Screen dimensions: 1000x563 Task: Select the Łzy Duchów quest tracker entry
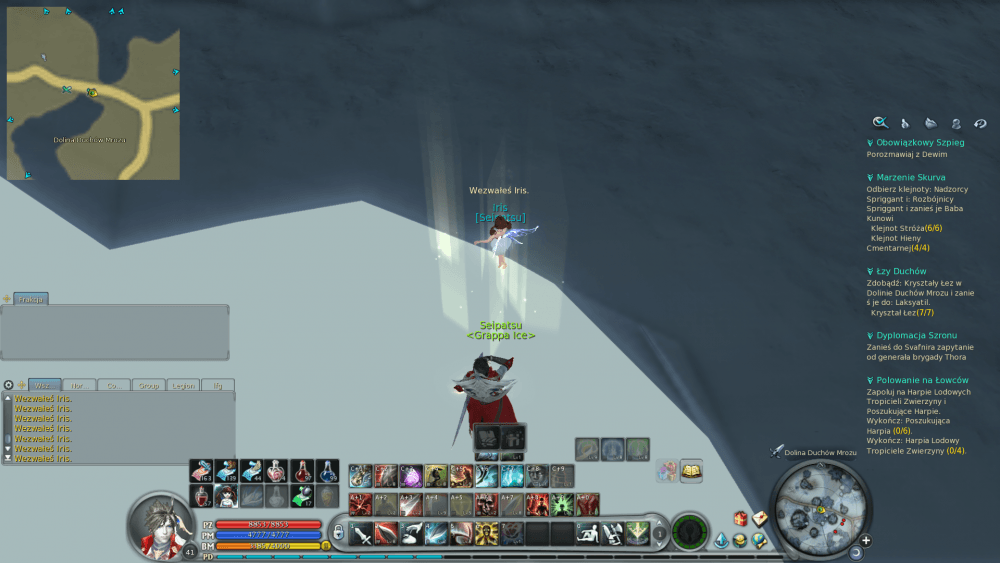[x=901, y=271]
